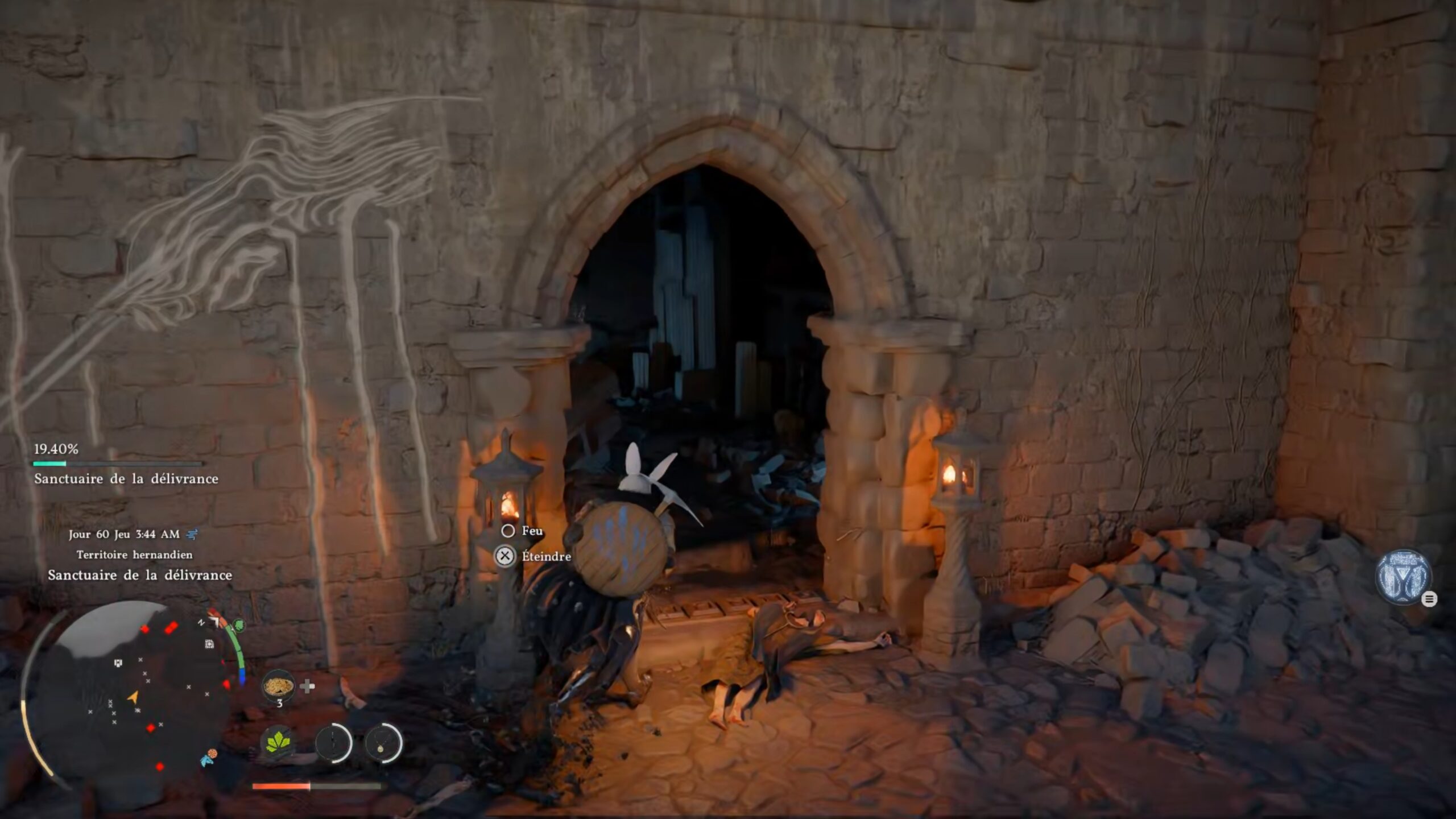The image size is (1456, 819).
Task: Click the pendant cooldown ring icon
Action: click(382, 743)
